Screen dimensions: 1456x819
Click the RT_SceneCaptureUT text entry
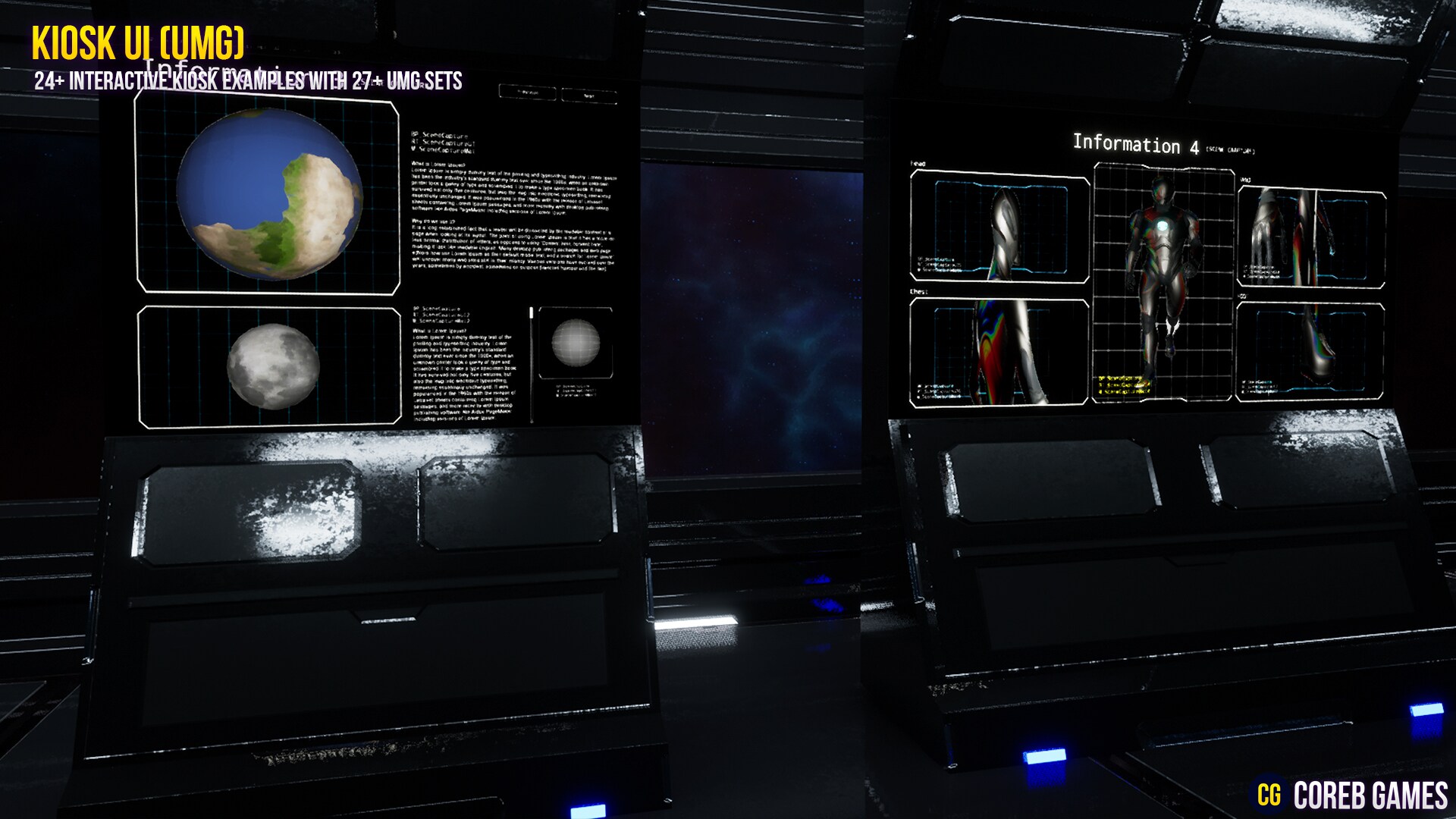tap(442, 143)
